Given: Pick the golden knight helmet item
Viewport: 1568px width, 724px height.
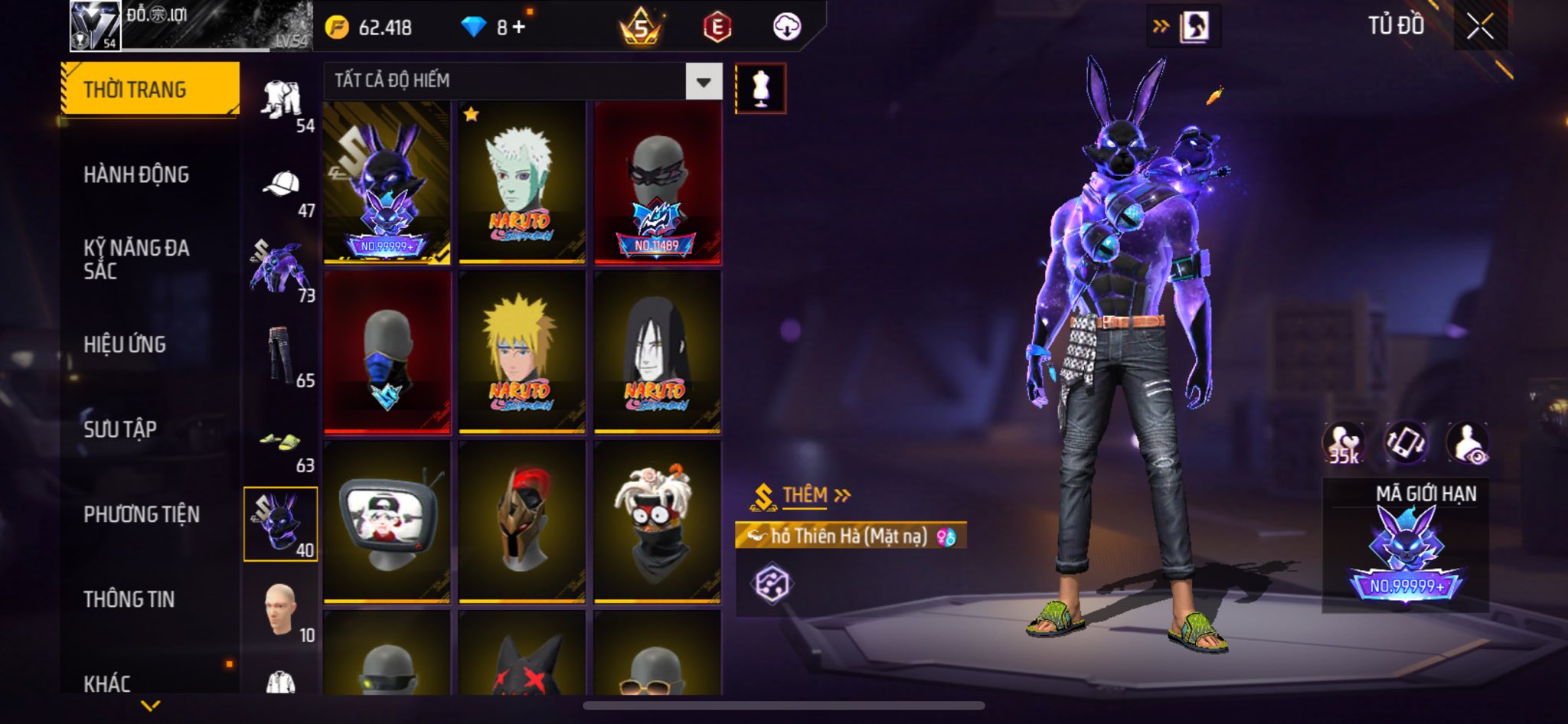Looking at the screenshot, I should click(x=521, y=522).
